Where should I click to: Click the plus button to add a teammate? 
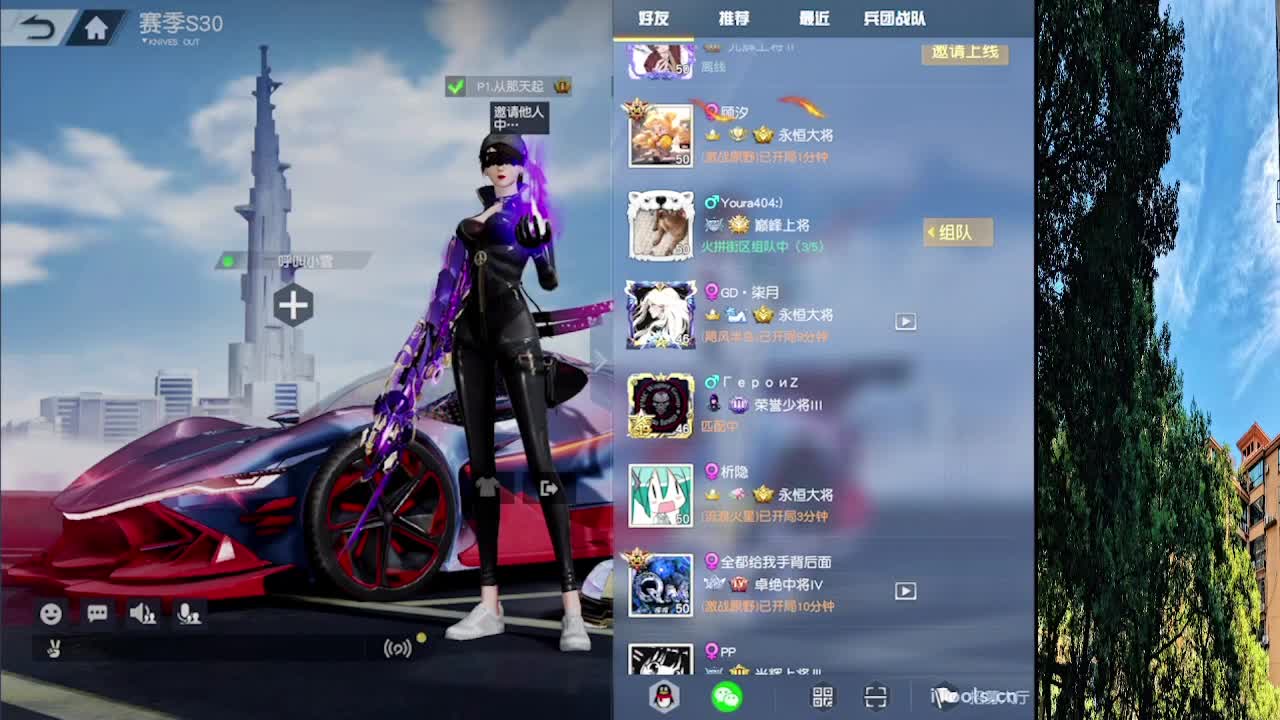(x=292, y=306)
